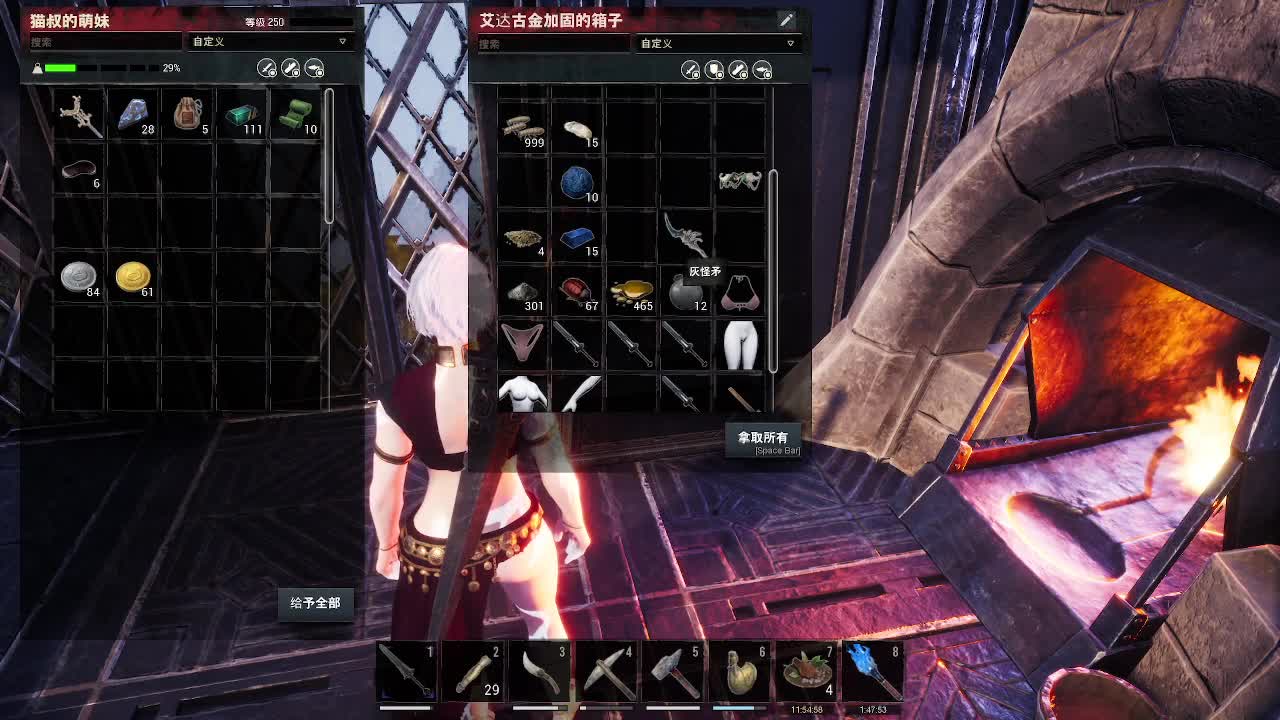
Task: Choose the pickaxe in hotbar slot 4
Action: [608, 671]
